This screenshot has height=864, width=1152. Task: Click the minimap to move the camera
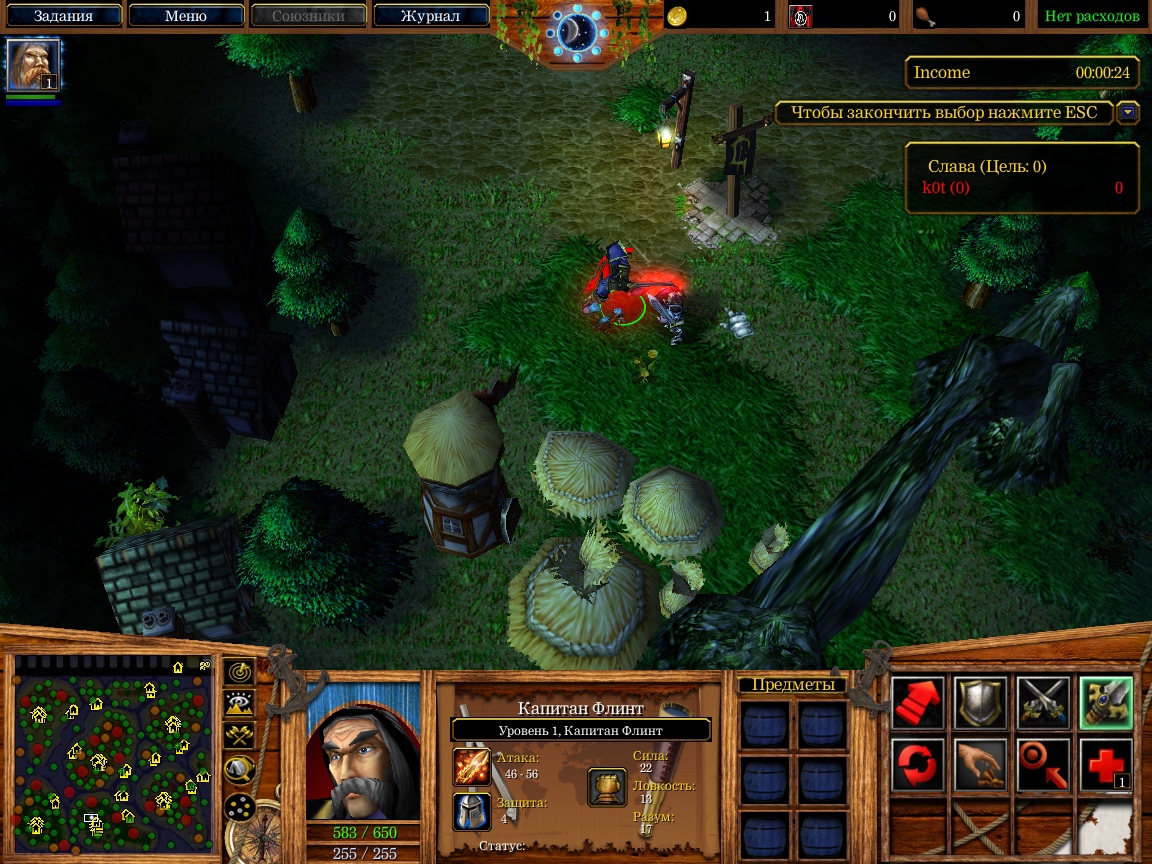112,750
